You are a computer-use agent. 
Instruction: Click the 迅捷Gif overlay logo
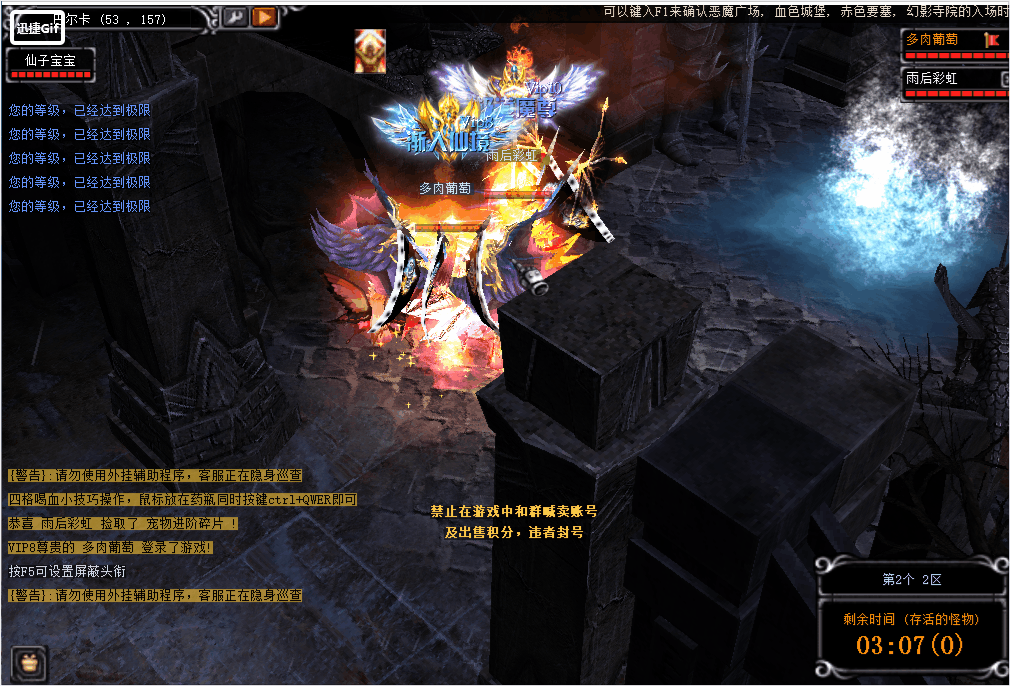tap(38, 29)
